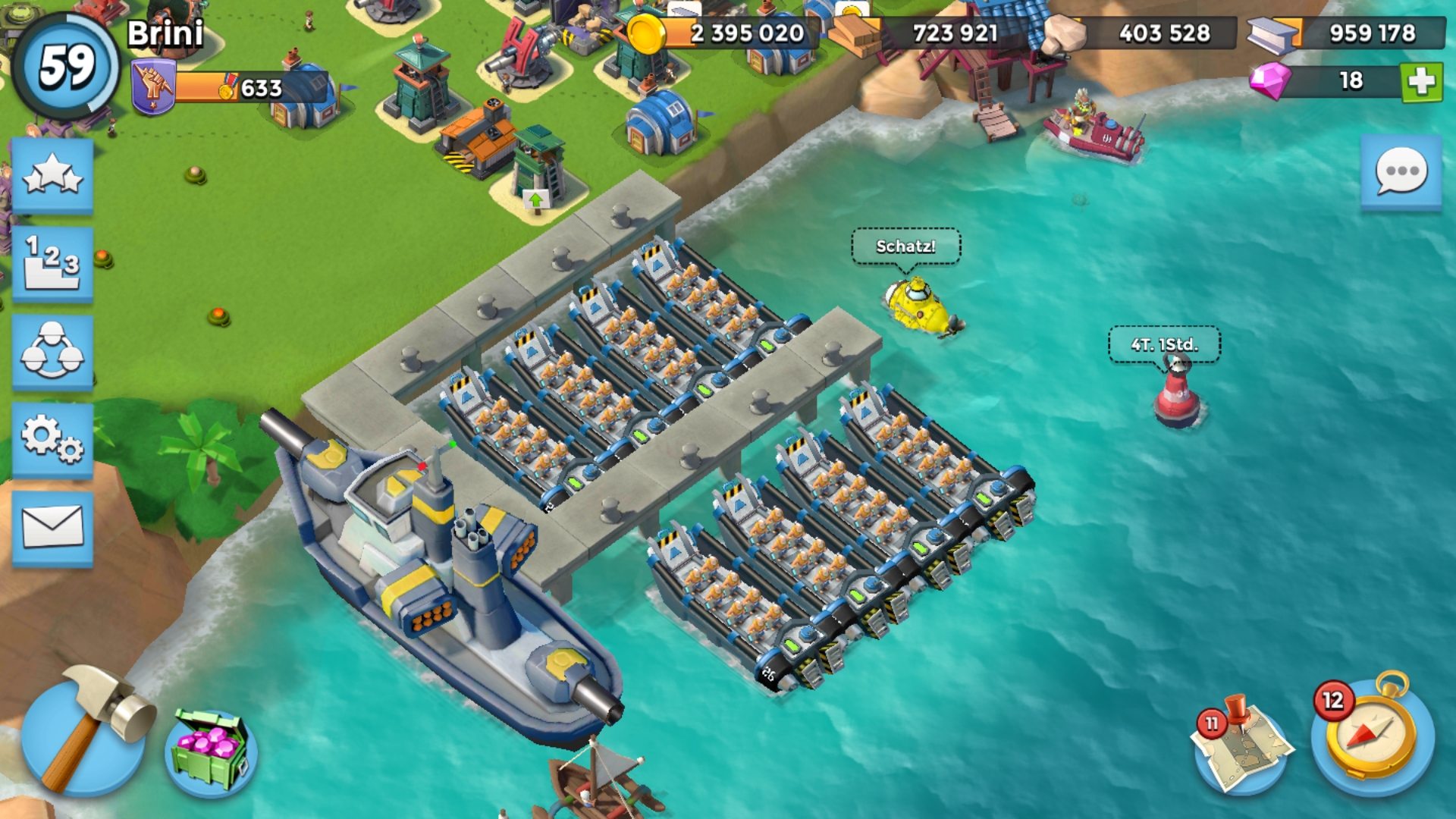The image size is (1456, 819).
Task: View the victory points rank shield
Action: [x=153, y=87]
